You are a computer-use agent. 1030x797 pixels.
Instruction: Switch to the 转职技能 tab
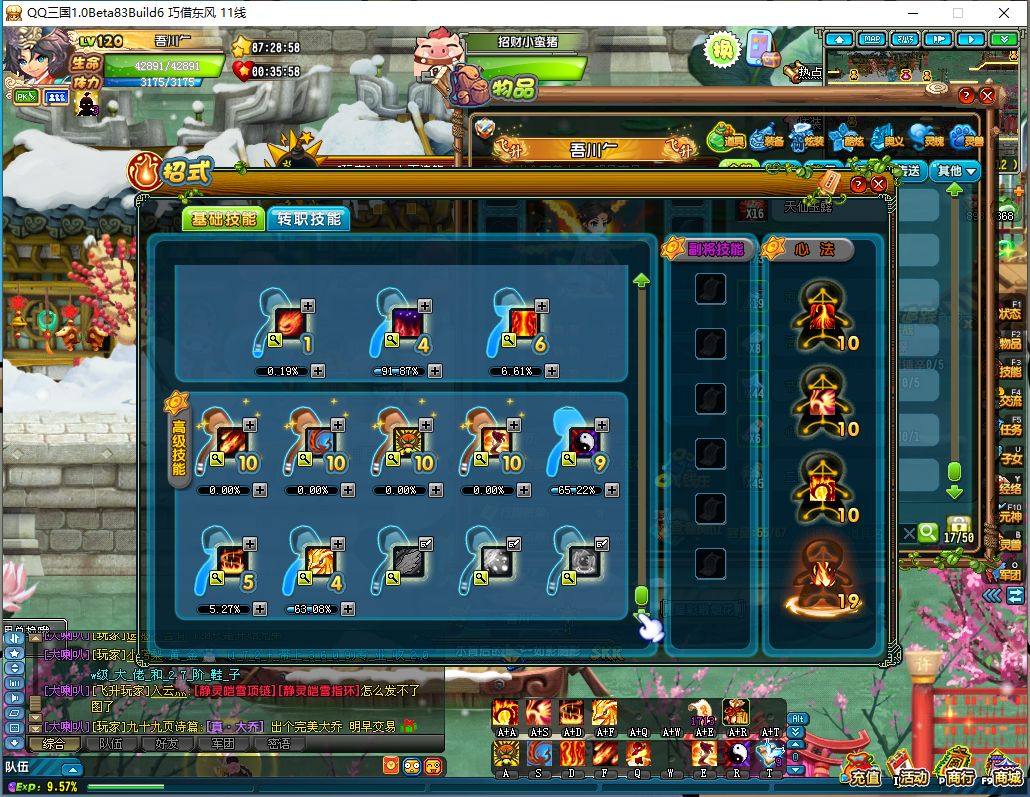[x=309, y=220]
